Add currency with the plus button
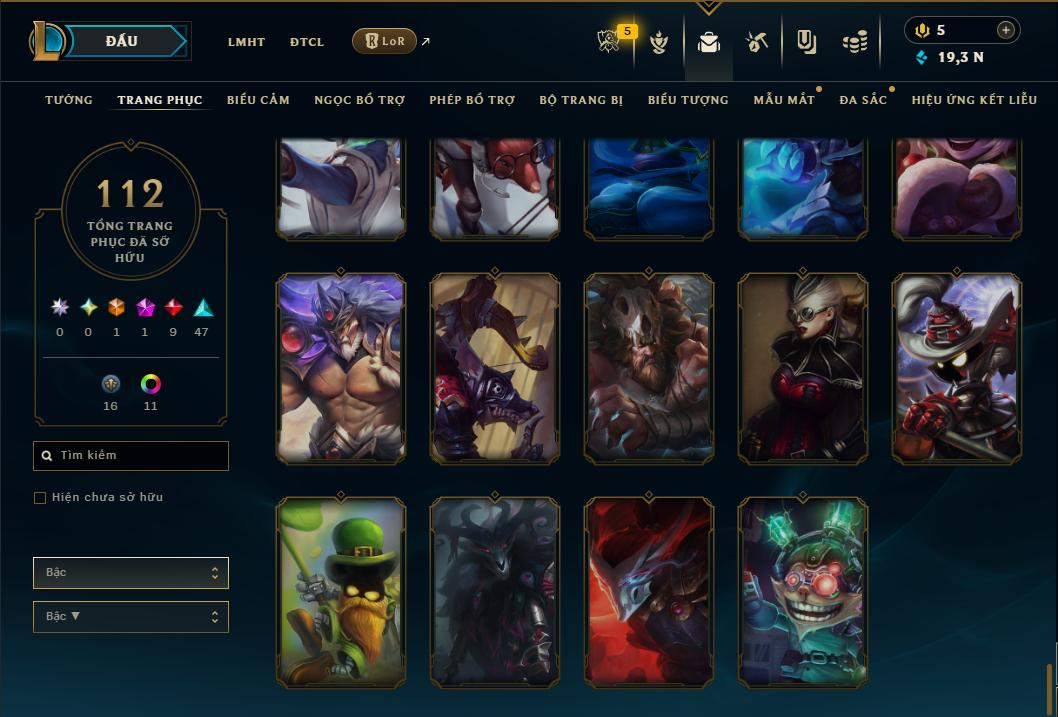The width and height of the screenshot is (1058, 717). pos(1006,30)
